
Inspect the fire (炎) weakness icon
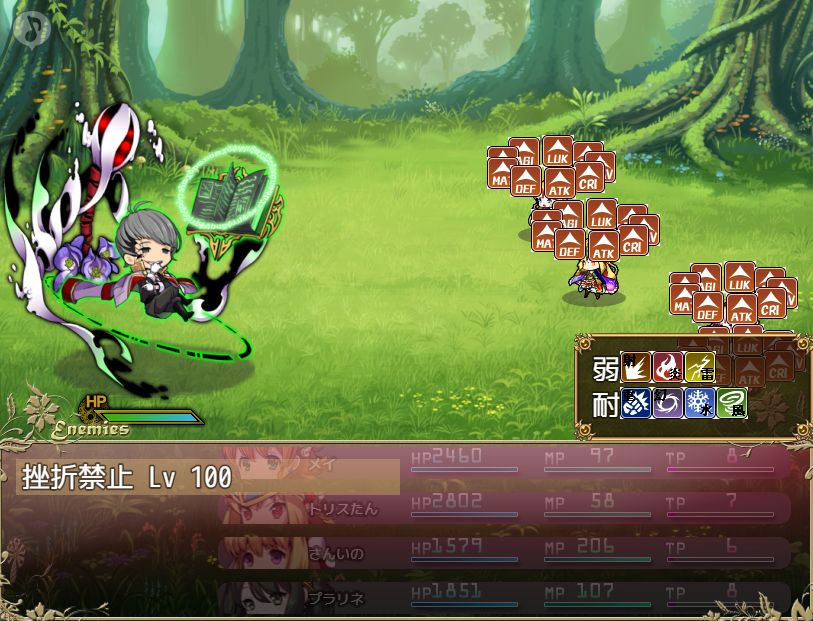coord(667,368)
